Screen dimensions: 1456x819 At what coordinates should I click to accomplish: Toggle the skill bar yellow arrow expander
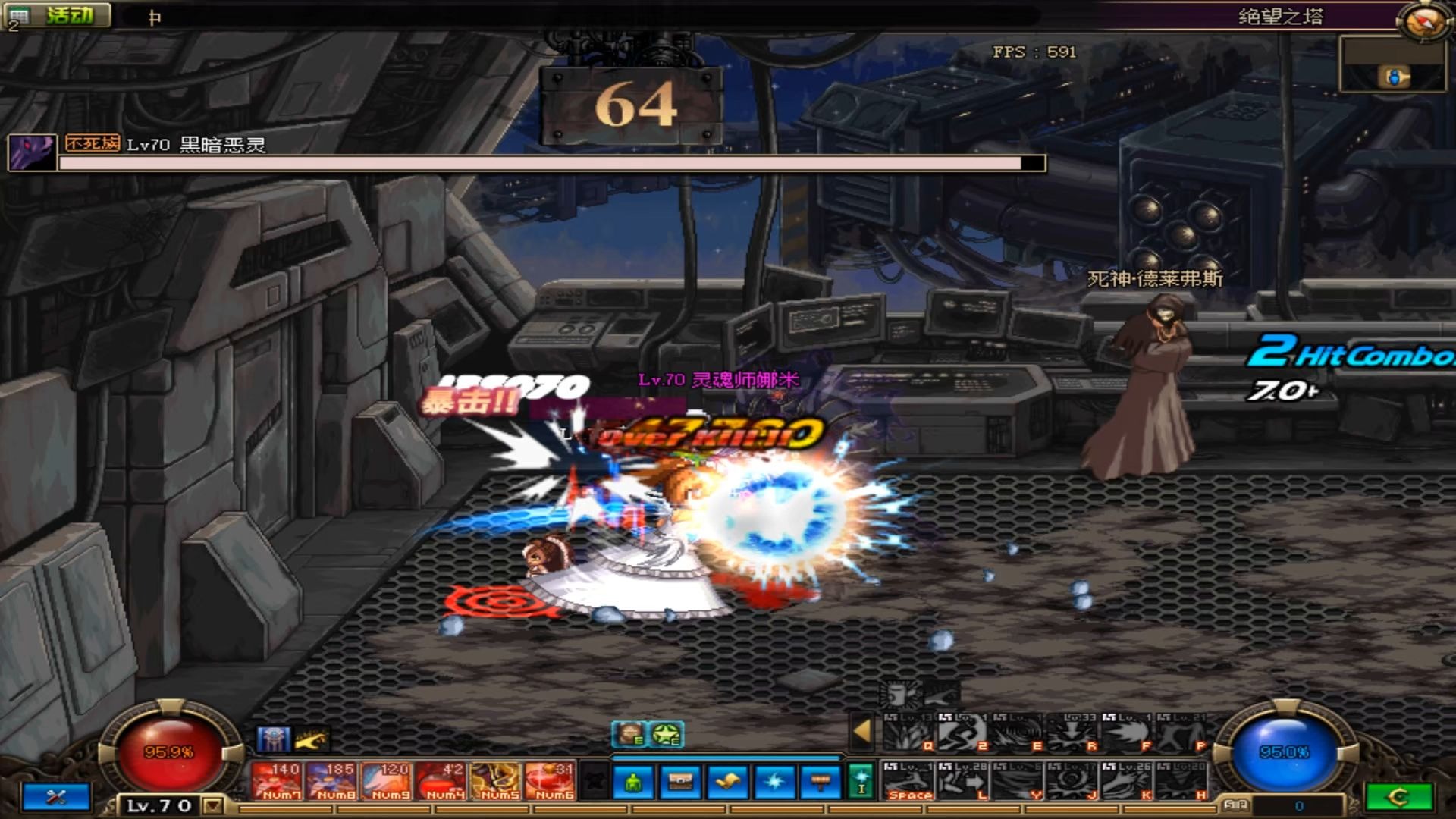point(861,731)
